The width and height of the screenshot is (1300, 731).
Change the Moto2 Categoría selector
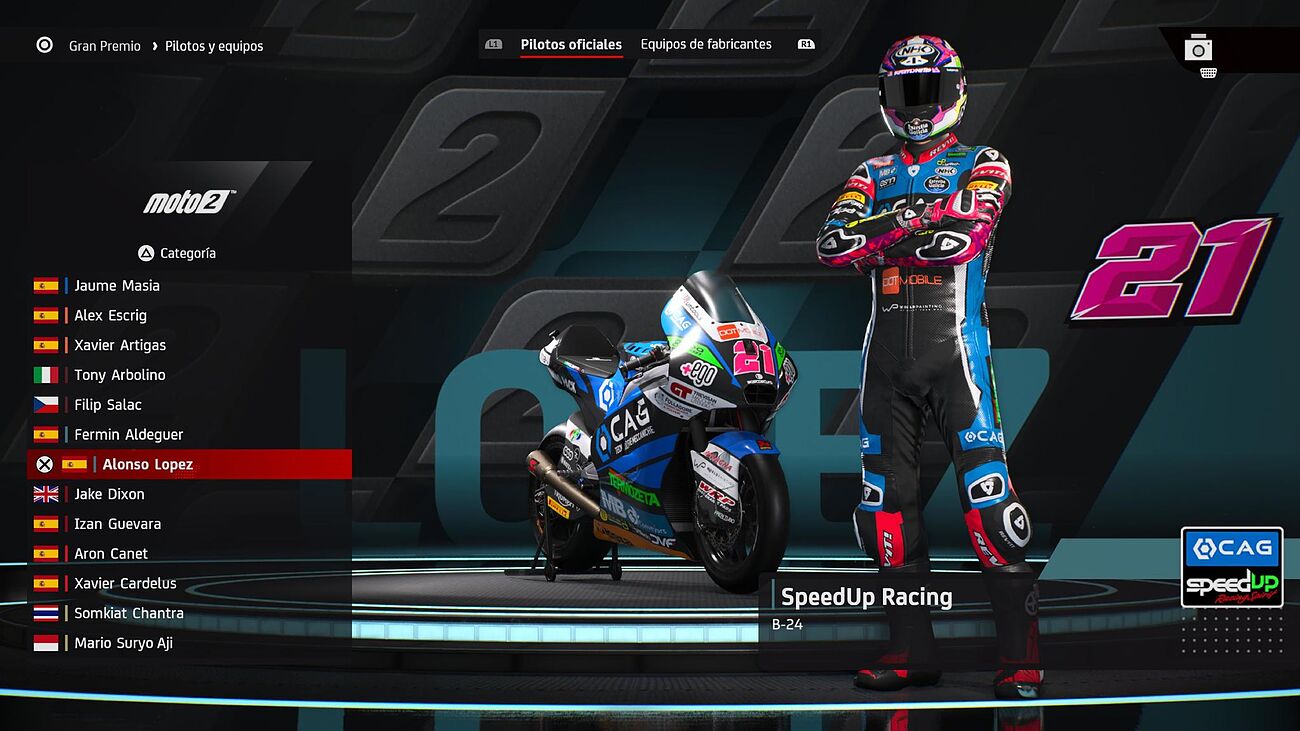[x=178, y=253]
